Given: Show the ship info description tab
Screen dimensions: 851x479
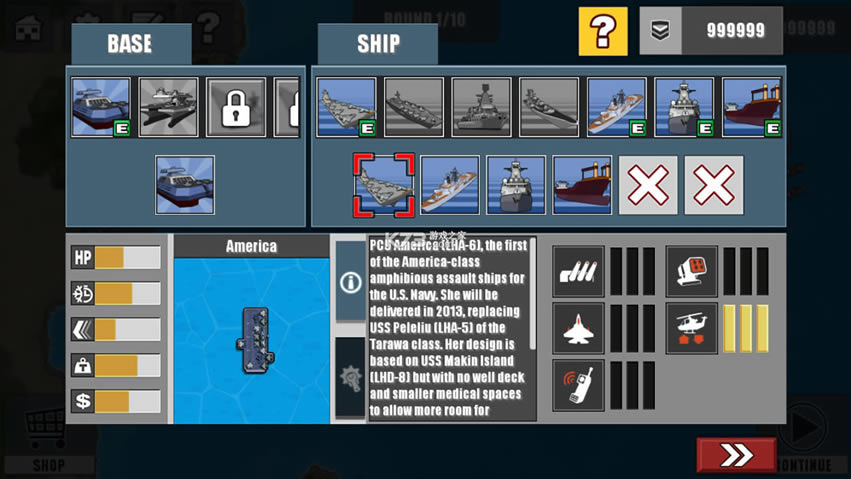Looking at the screenshot, I should pos(350,282).
